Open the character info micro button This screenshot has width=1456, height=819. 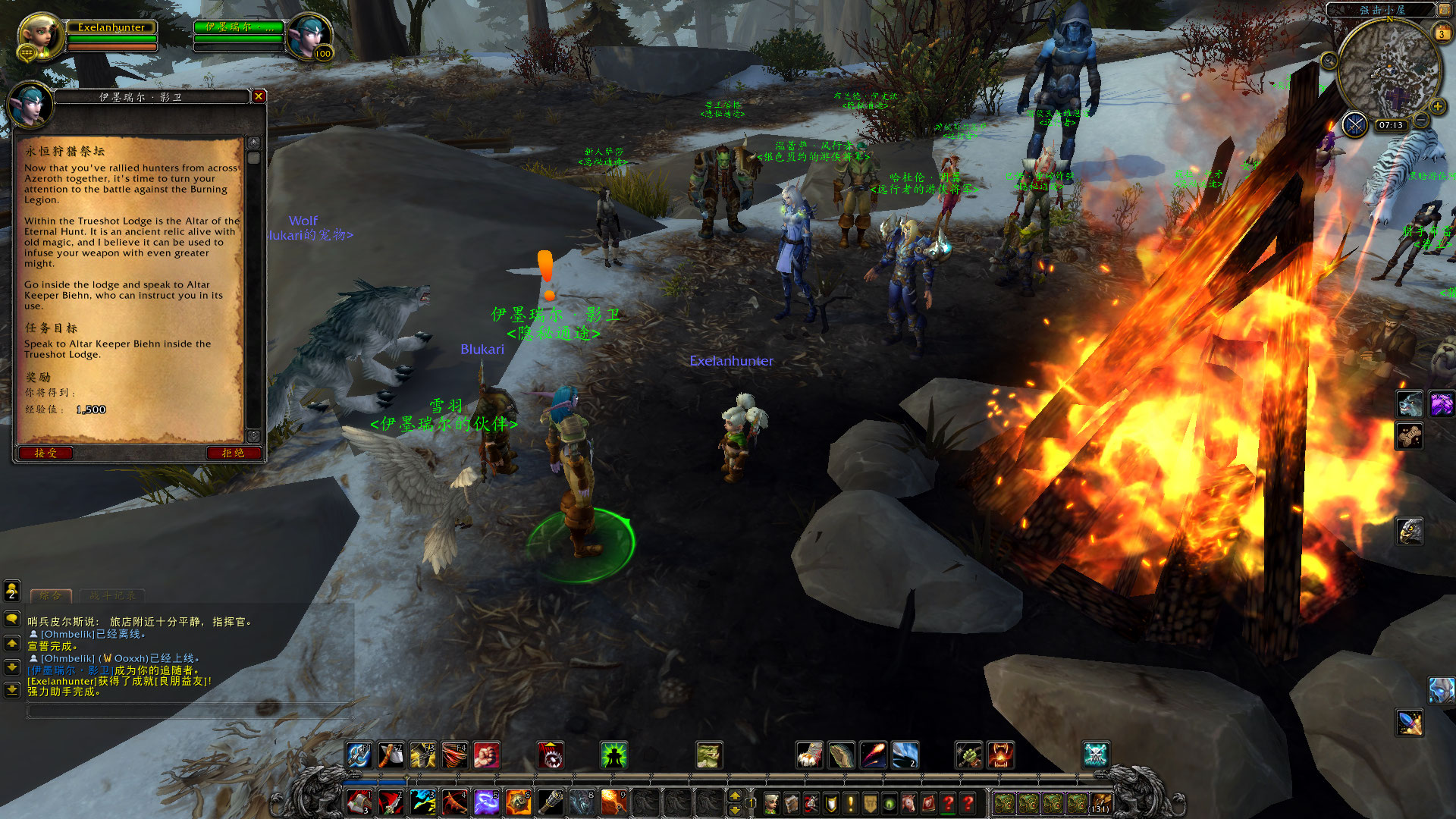771,803
